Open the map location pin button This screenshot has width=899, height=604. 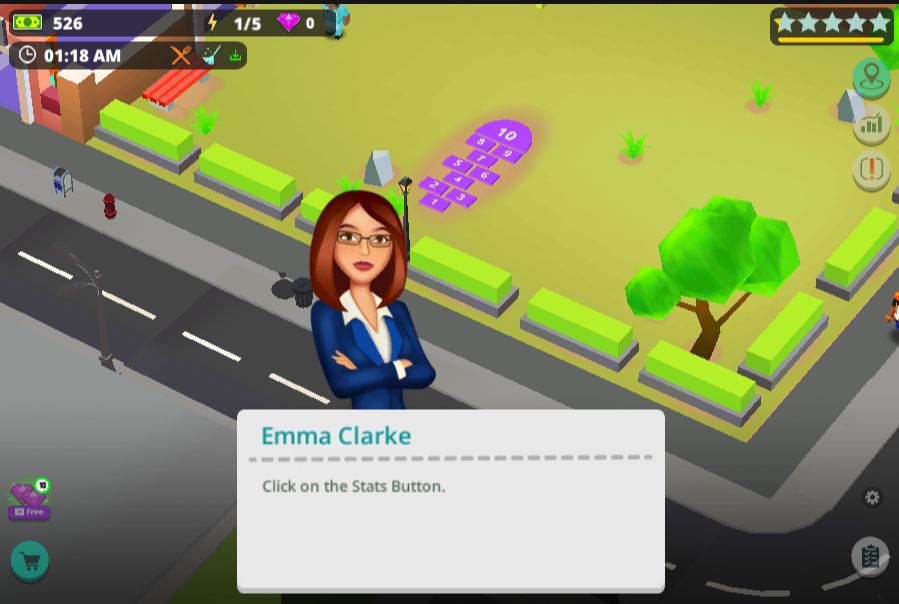pyautogui.click(x=871, y=77)
